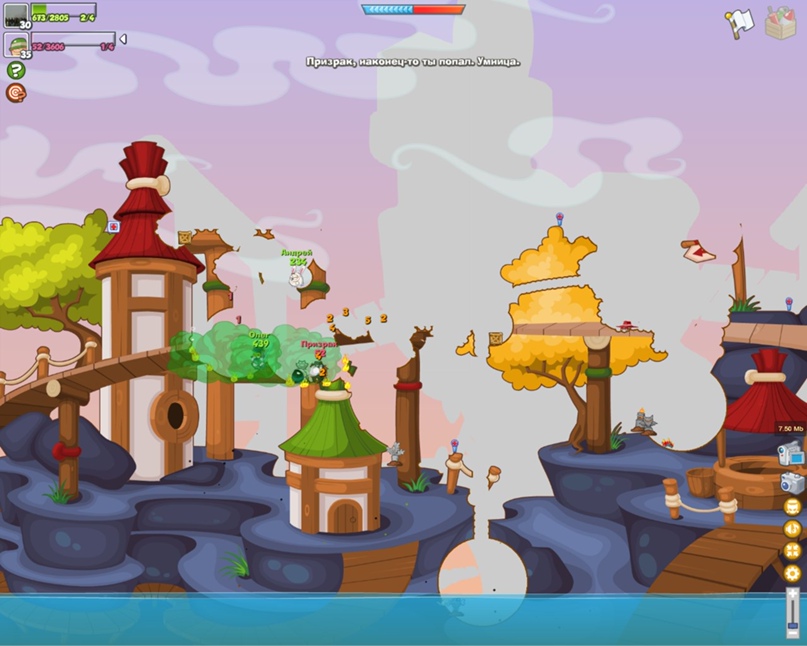The width and height of the screenshot is (807, 646).
Task: Collapse the team panel with the arrow
Action: [123, 40]
